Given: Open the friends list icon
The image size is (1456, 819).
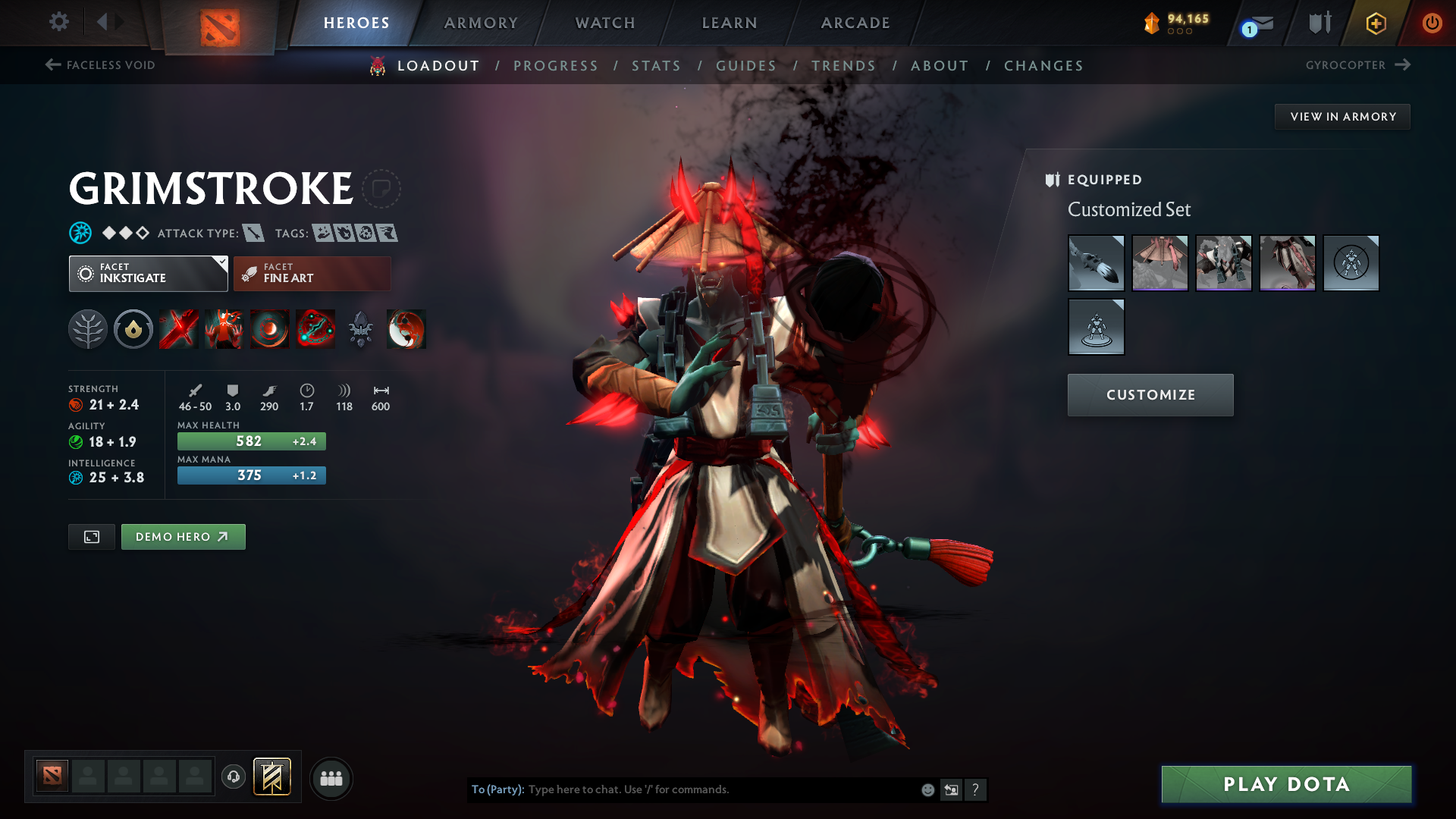Looking at the screenshot, I should [331, 778].
